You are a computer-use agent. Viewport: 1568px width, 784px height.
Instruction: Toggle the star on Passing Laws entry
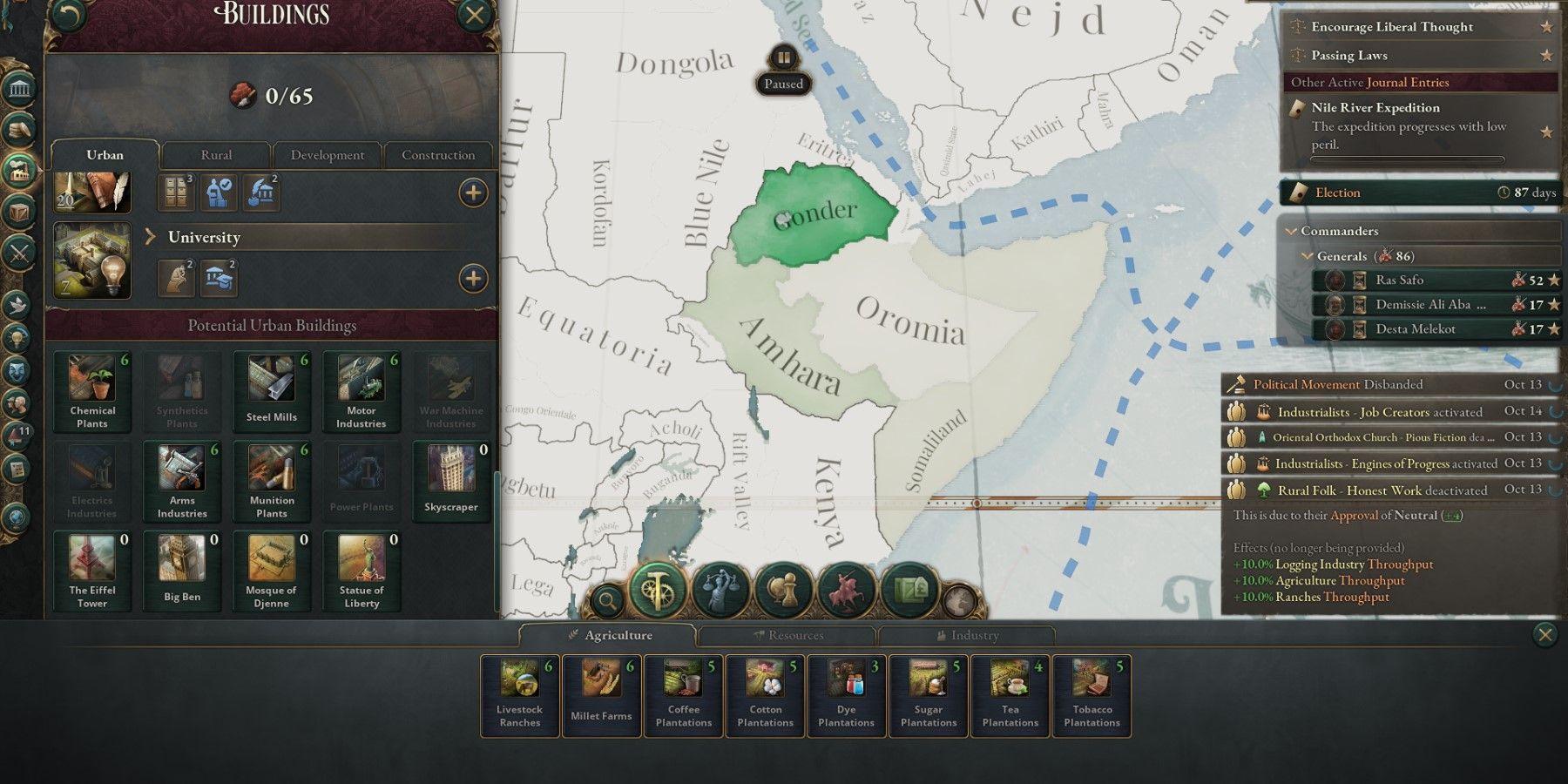click(x=1548, y=55)
